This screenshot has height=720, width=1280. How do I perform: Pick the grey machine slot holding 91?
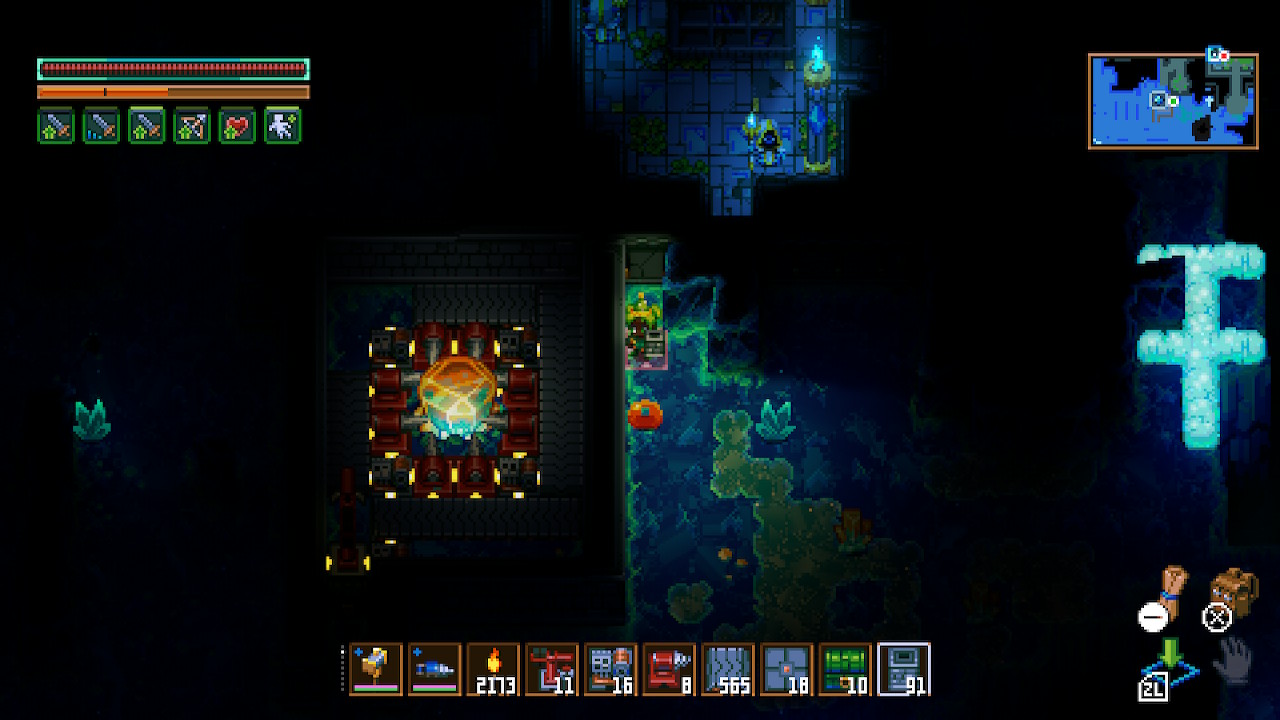pos(904,668)
